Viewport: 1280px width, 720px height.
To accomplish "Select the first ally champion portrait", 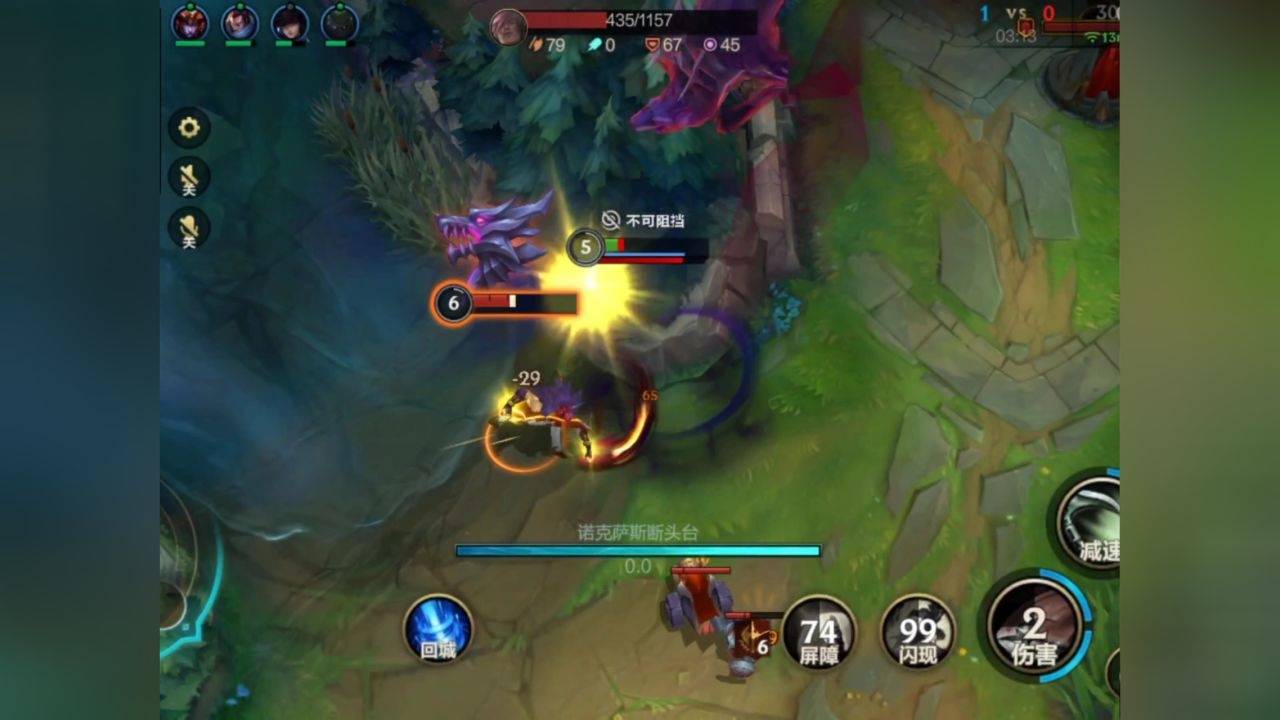I will tap(190, 25).
